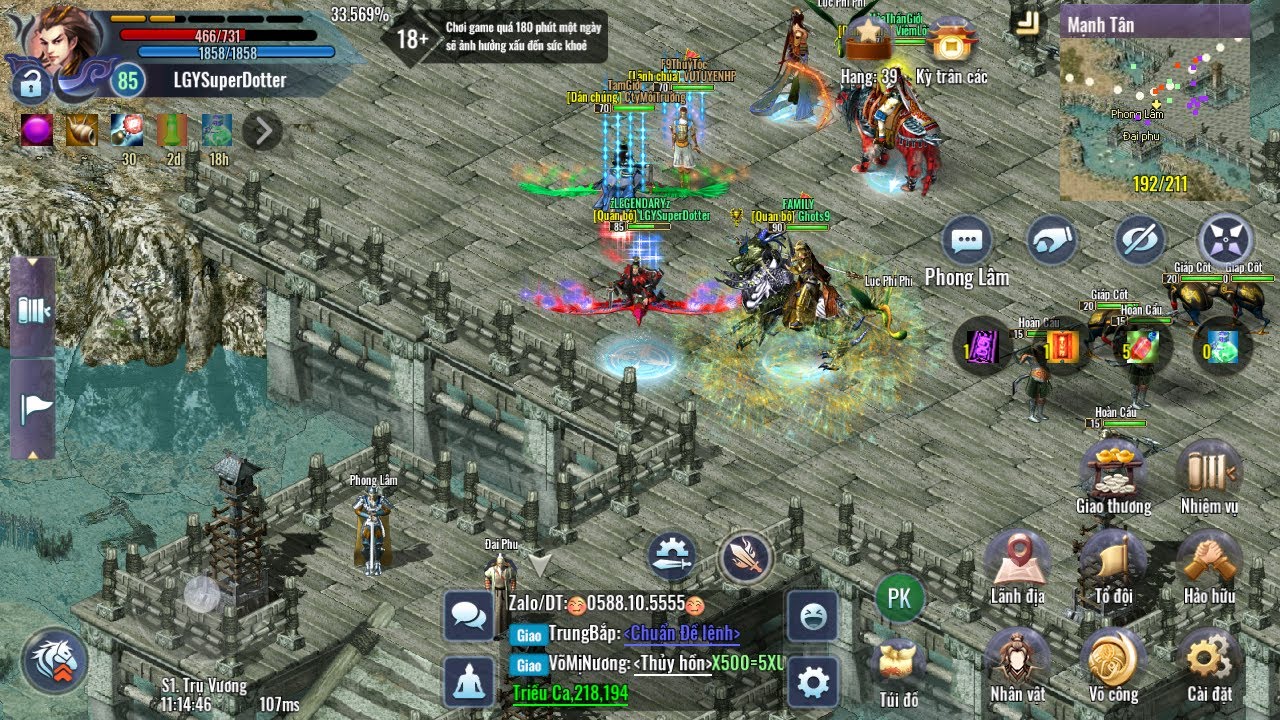Open the Võ công skills menu
This screenshot has width=1280, height=720.
[1112, 659]
